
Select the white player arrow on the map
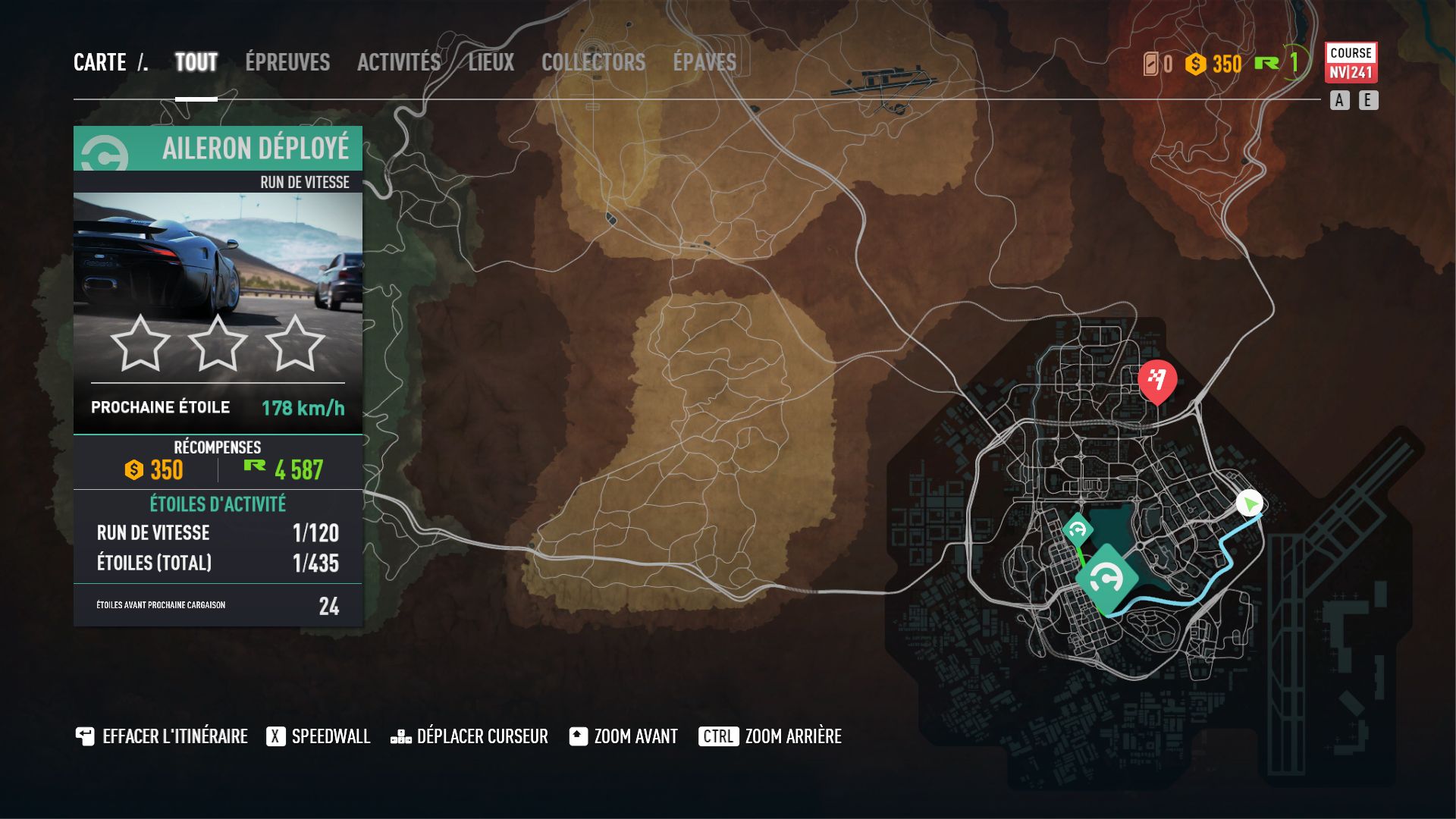click(1250, 504)
